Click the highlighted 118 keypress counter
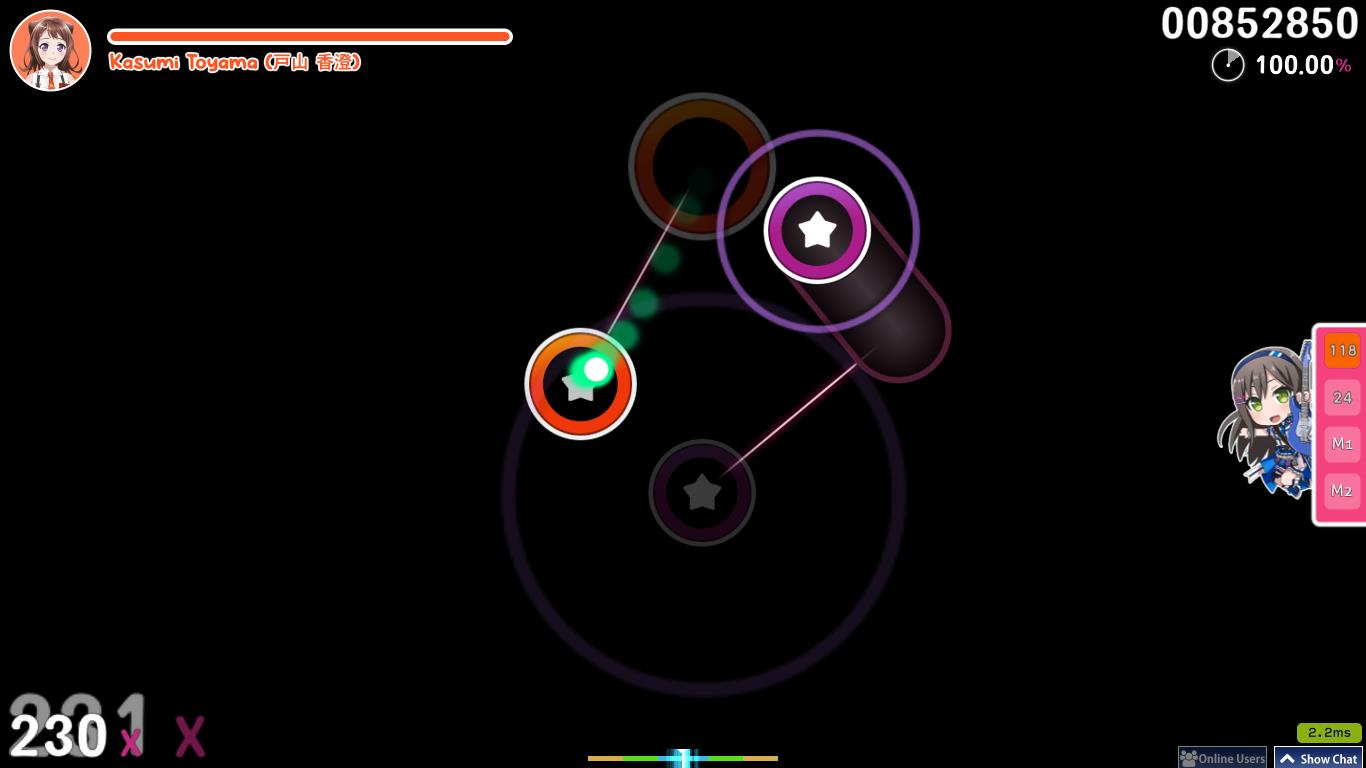1366x768 pixels. [x=1341, y=351]
